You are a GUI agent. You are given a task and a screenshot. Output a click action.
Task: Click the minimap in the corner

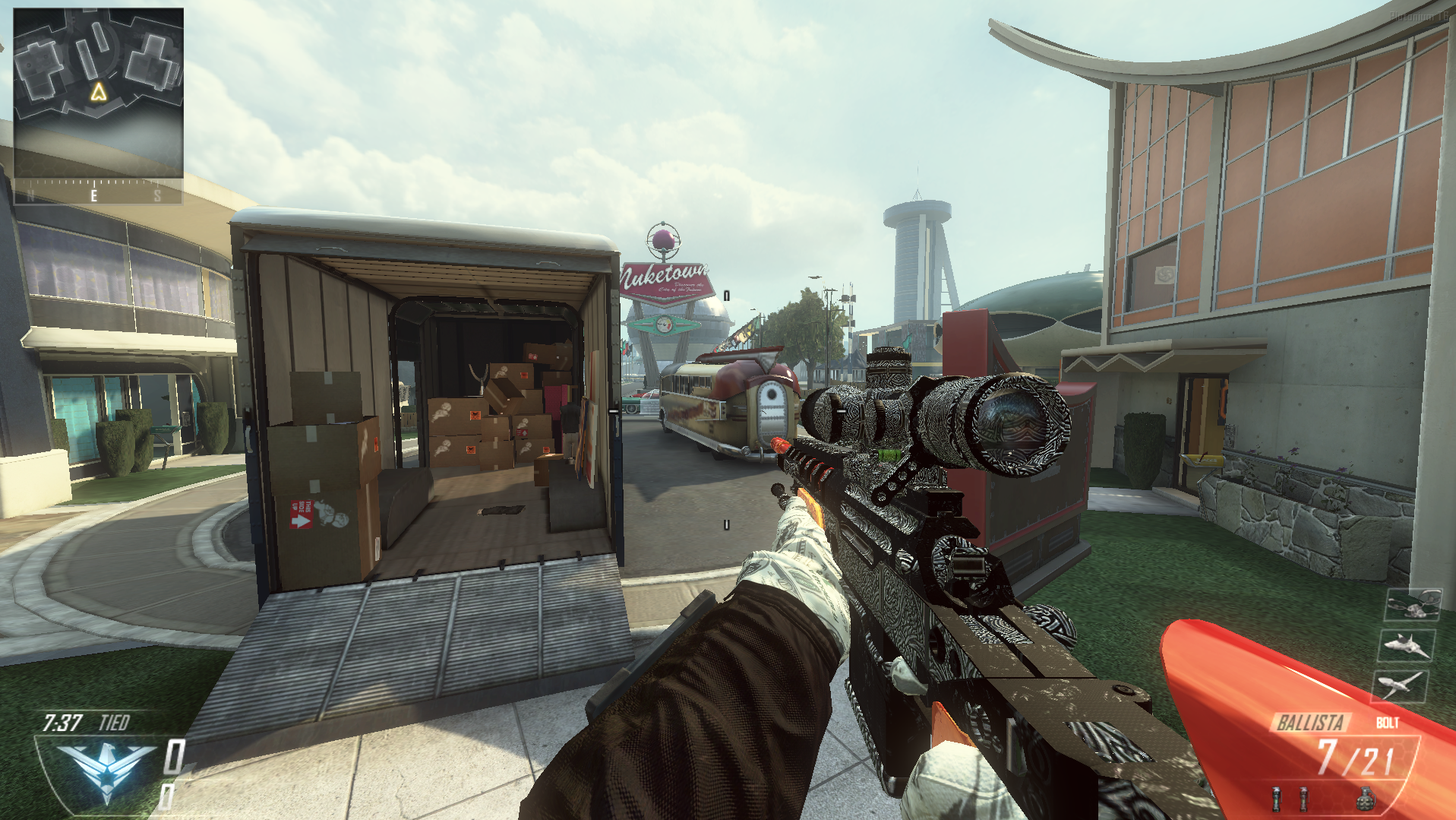click(99, 93)
